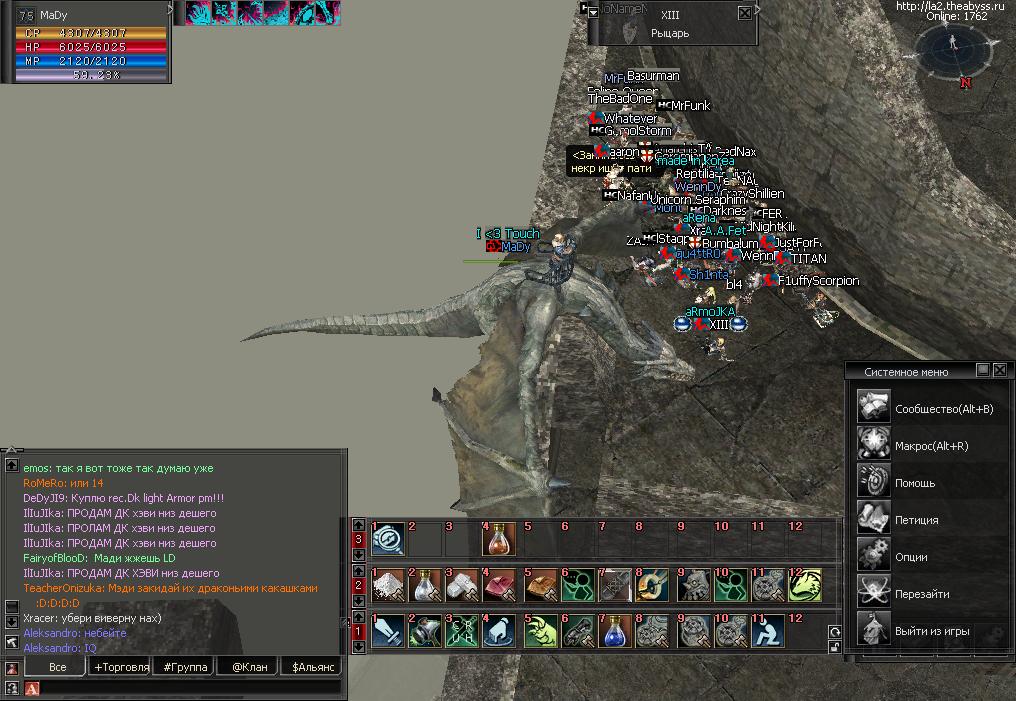Screen dimensions: 1016x701
Task: Select Выйти из игры to quit
Action: coord(933,630)
